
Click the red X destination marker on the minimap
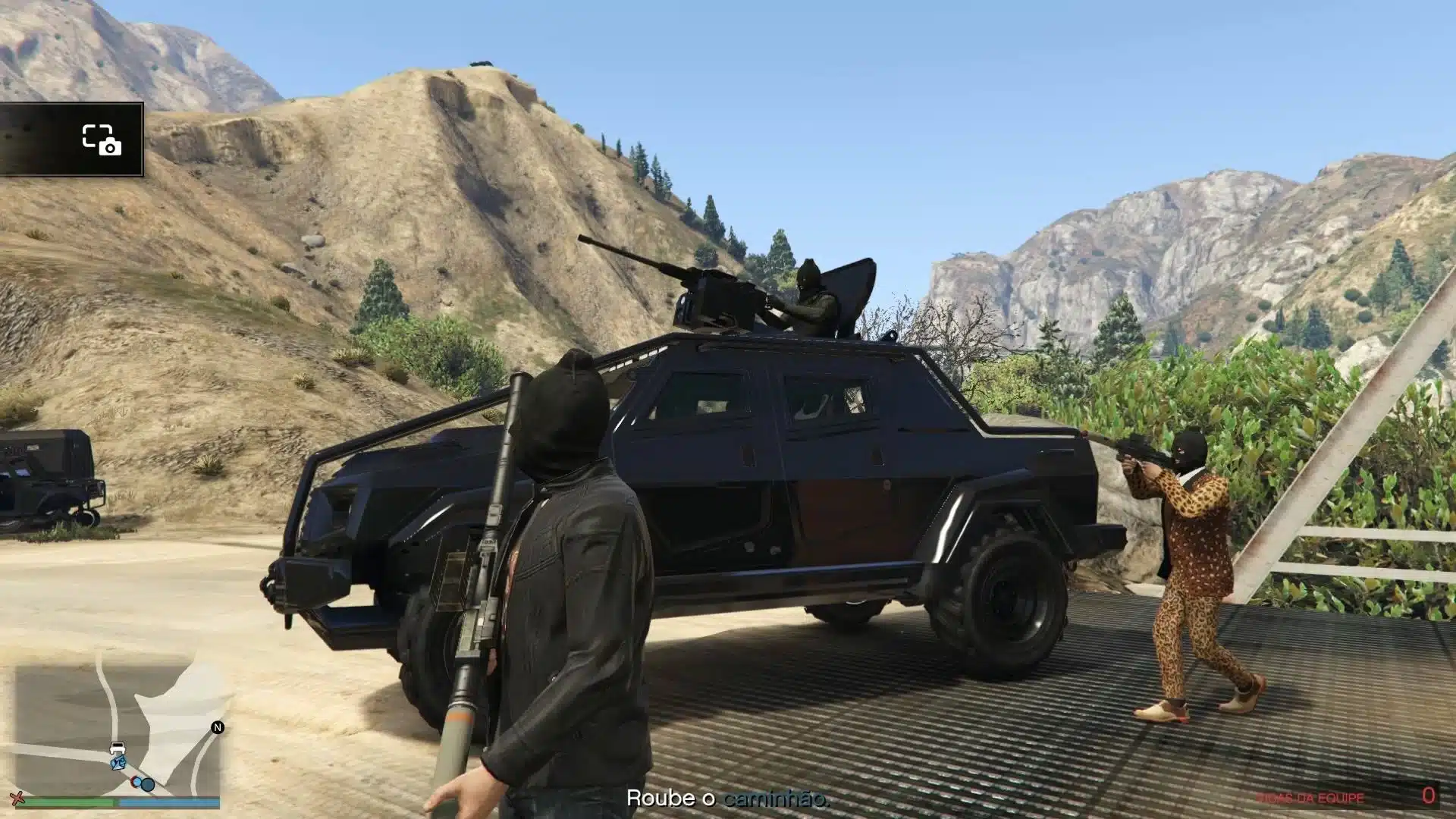(17, 798)
